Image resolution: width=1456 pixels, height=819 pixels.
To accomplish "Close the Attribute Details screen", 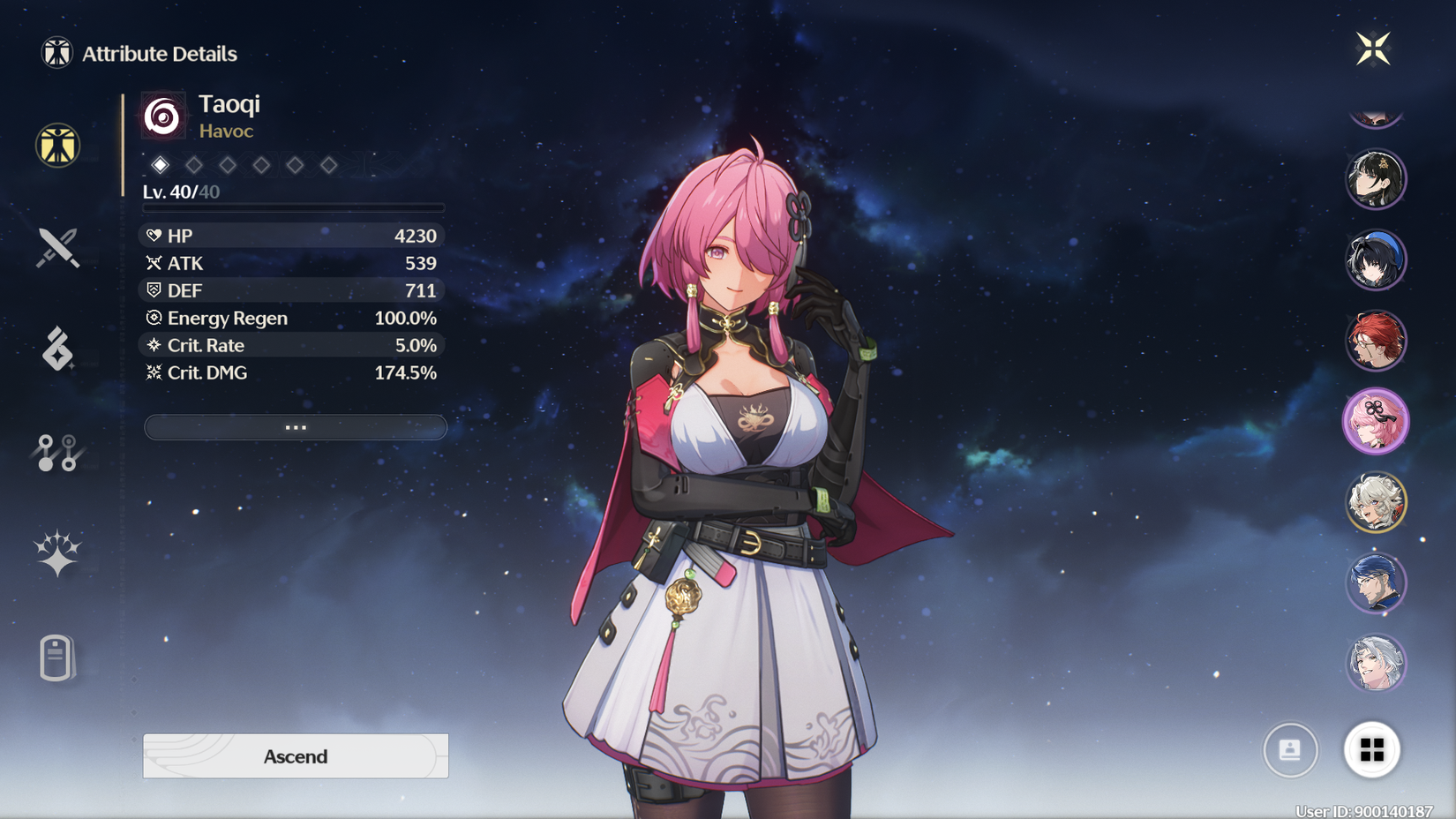I will pos(1373,49).
